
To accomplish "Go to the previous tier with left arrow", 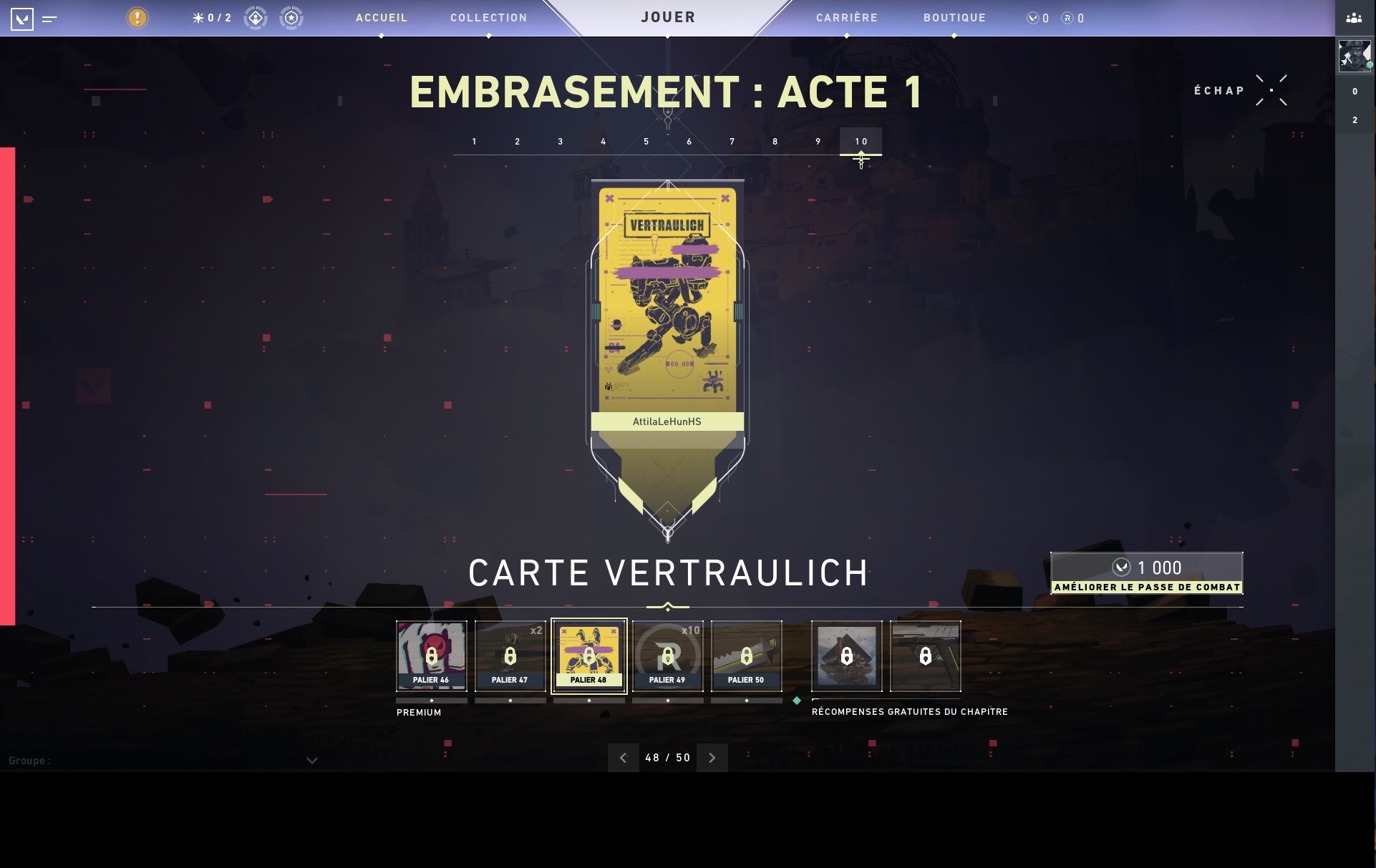I will (x=623, y=758).
